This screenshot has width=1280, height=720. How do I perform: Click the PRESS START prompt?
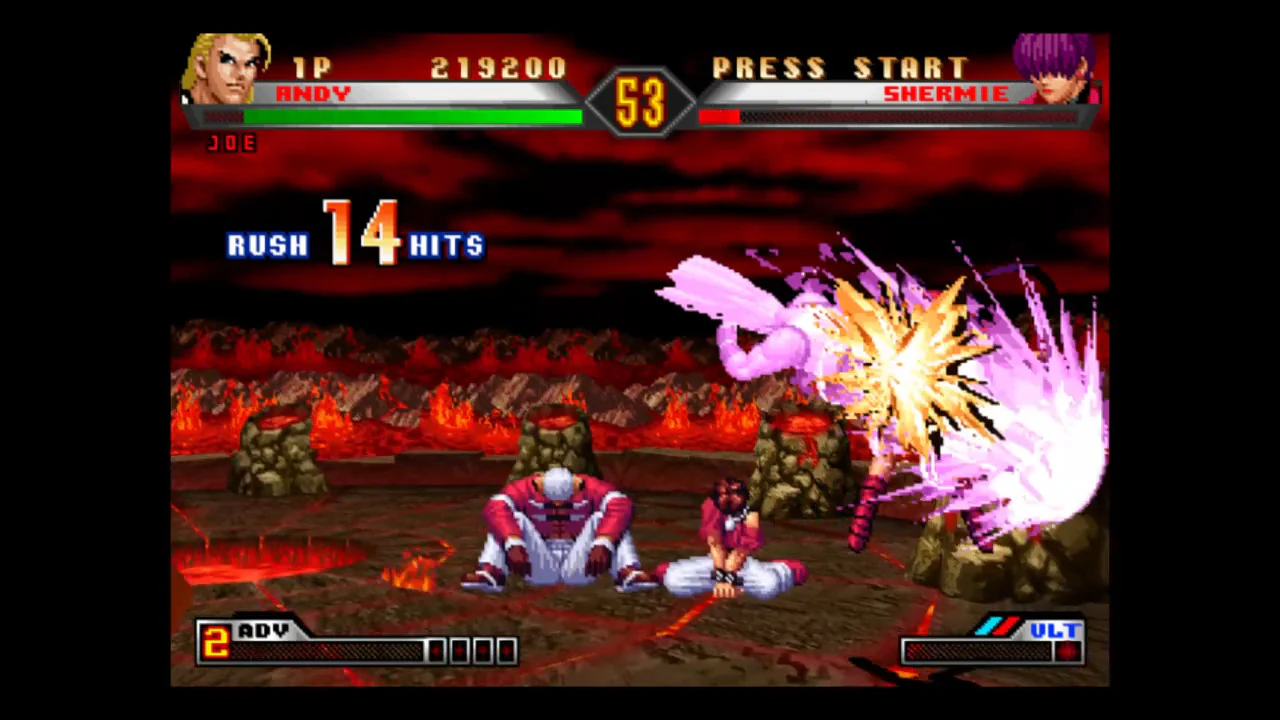[x=842, y=67]
